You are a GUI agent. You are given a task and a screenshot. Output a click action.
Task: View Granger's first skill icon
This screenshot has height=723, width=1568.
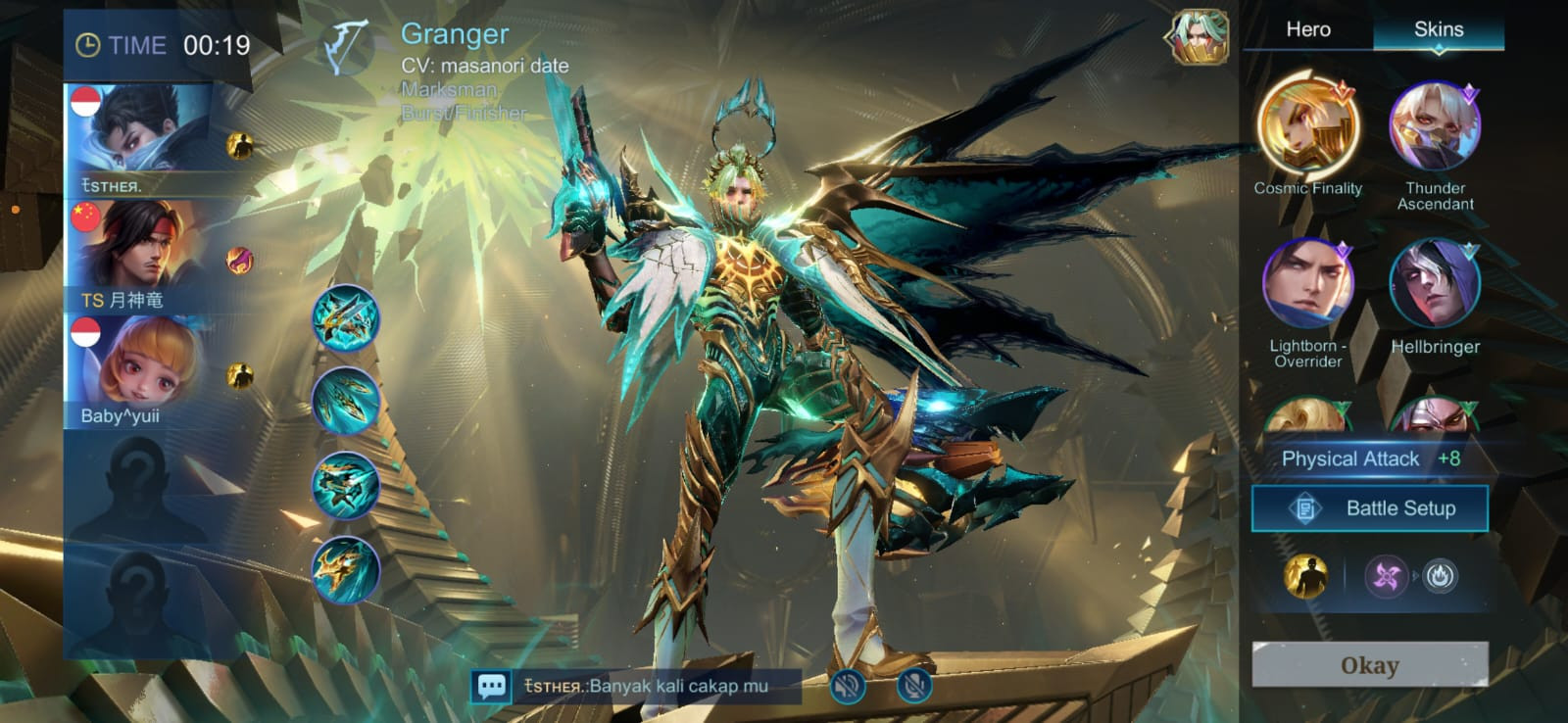coord(346,318)
